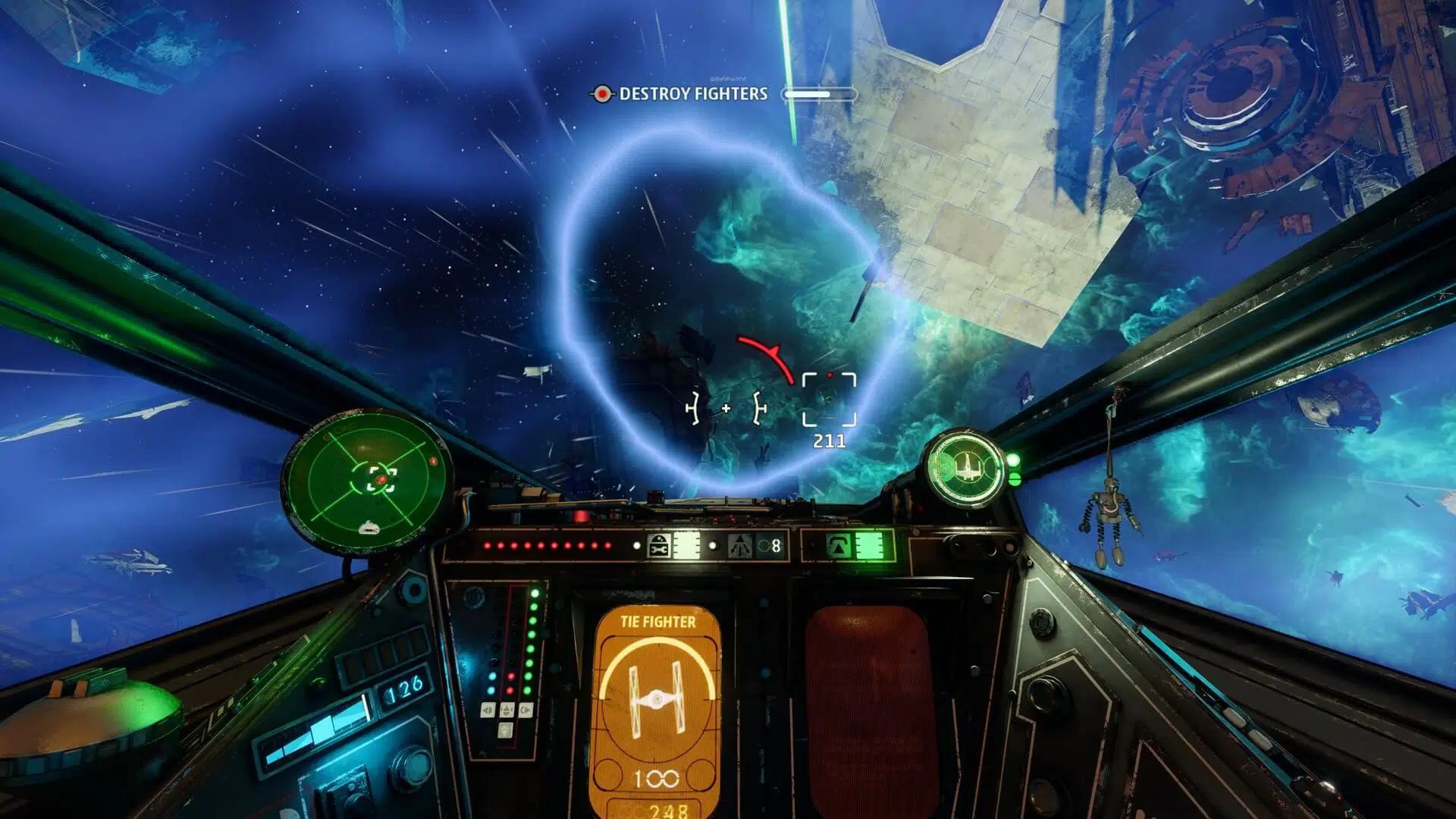Activate the repair droid wrench icon
Screen dimensions: 1456x819
pyautogui.click(x=659, y=546)
